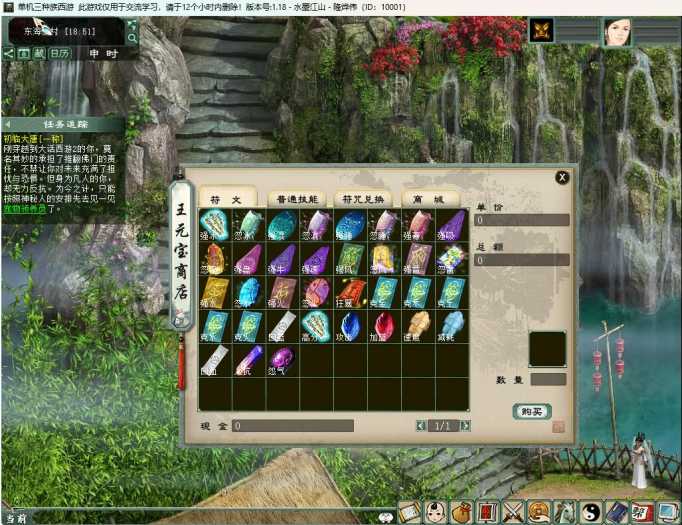Screen dimensions: 682x525
Task: Click the female character portrait
Action: [x=617, y=32]
